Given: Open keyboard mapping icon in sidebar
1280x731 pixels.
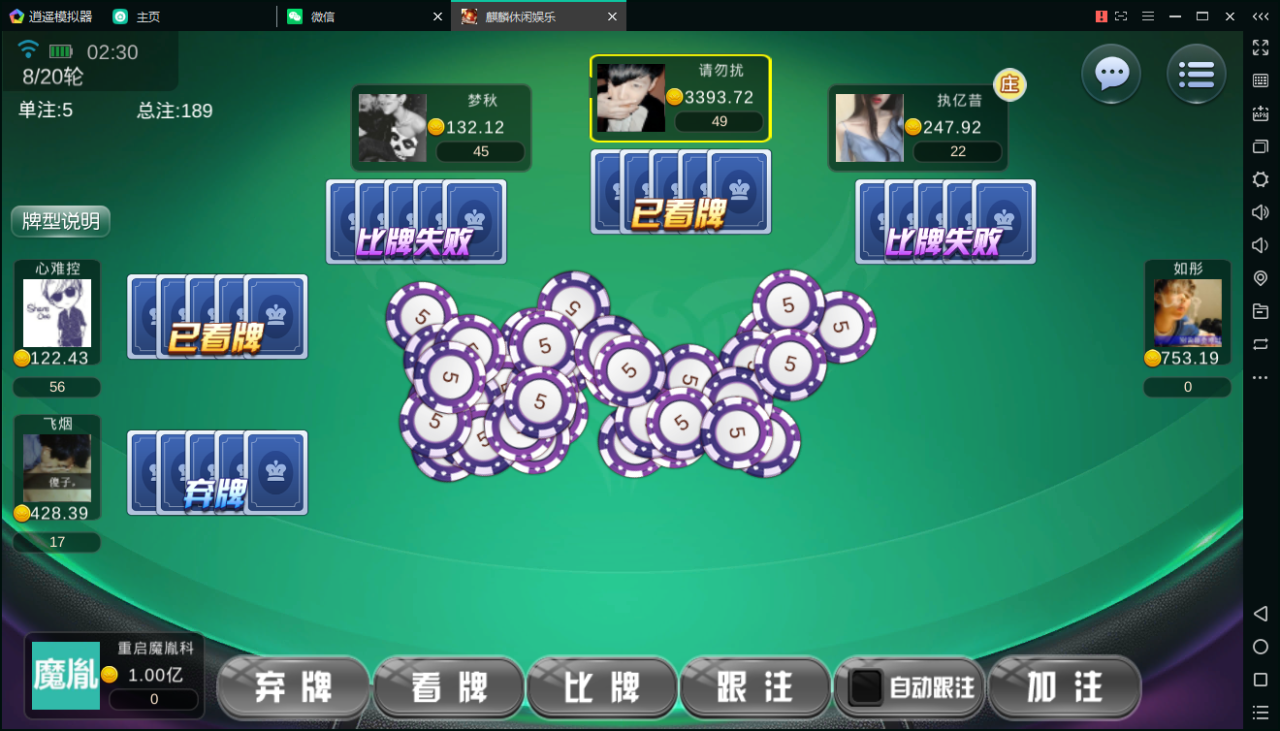Looking at the screenshot, I should pos(1259,82).
